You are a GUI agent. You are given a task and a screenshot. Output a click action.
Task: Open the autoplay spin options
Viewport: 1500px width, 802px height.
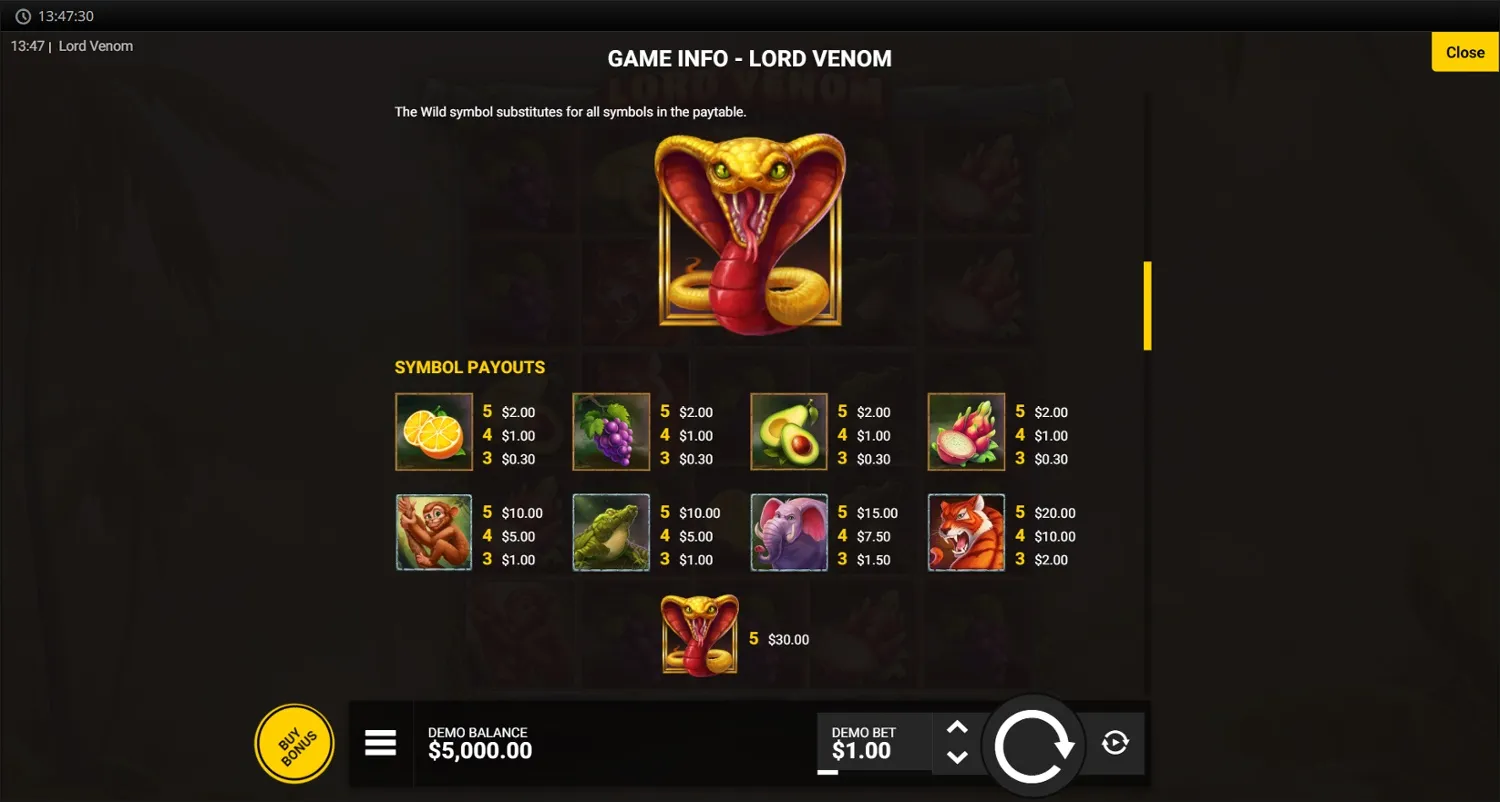1114,743
